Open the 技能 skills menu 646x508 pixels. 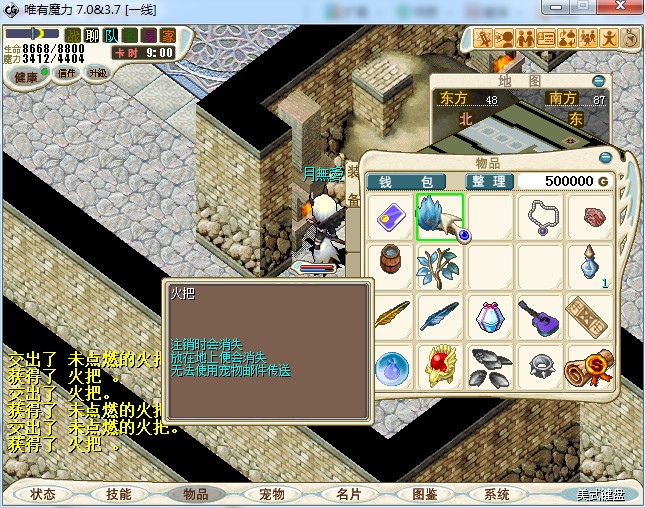118,494
